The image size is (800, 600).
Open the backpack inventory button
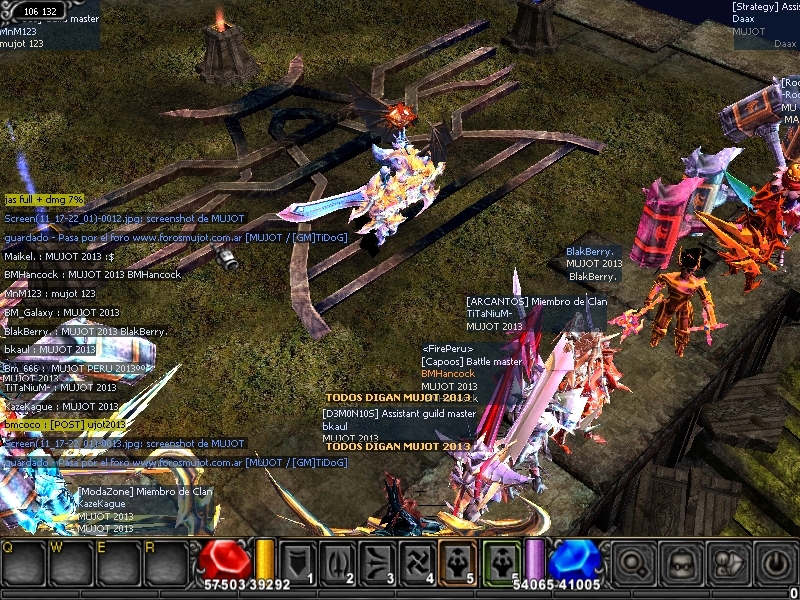[680, 564]
